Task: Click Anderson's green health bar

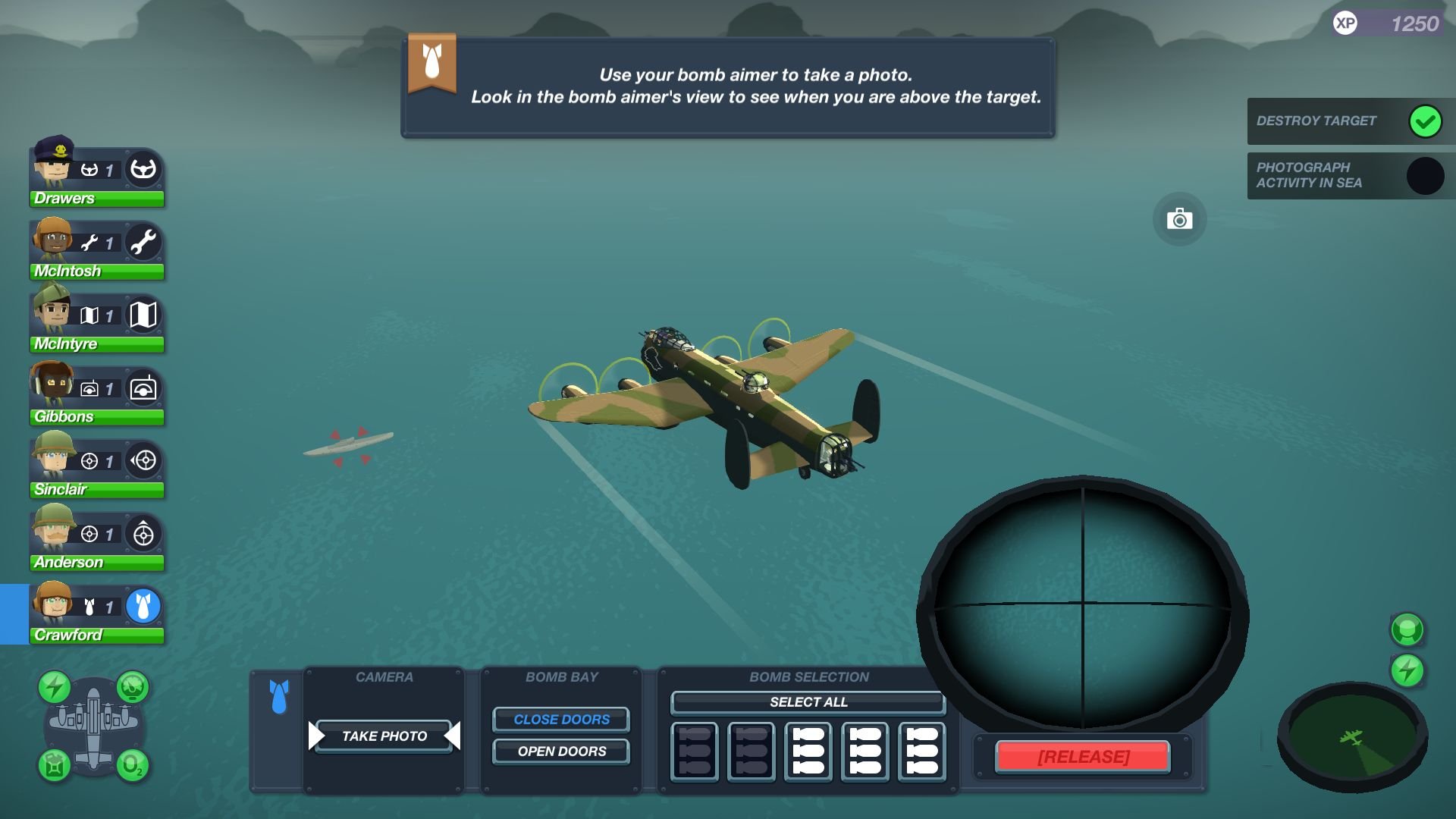Action: pos(97,562)
